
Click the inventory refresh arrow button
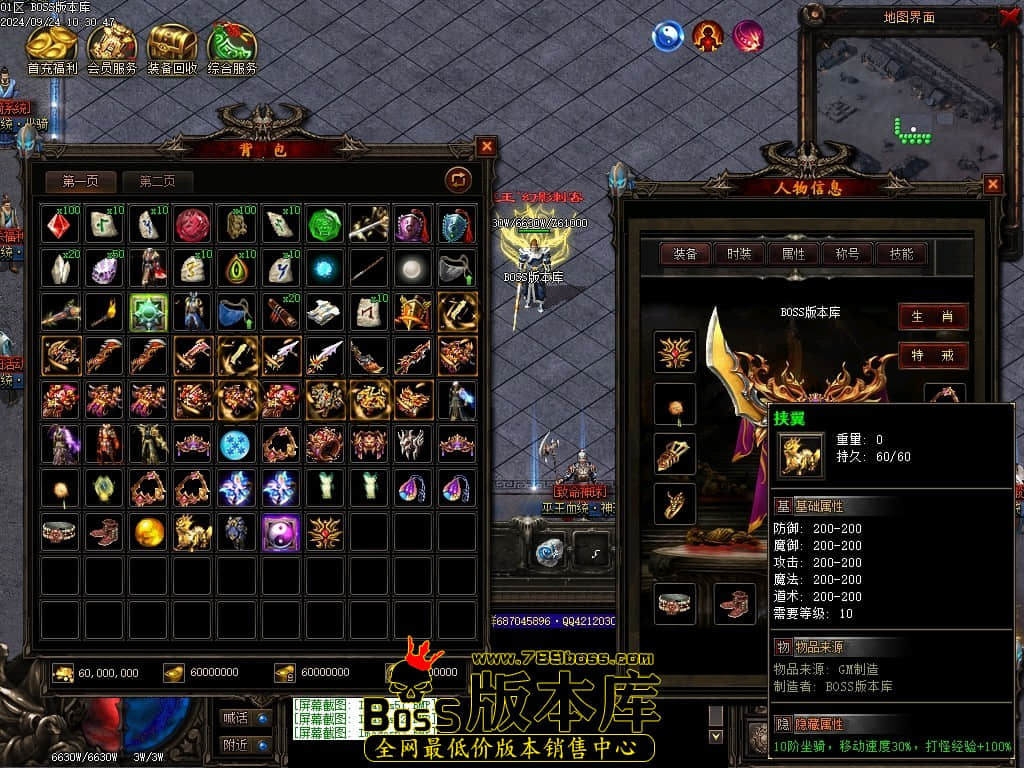coord(458,180)
